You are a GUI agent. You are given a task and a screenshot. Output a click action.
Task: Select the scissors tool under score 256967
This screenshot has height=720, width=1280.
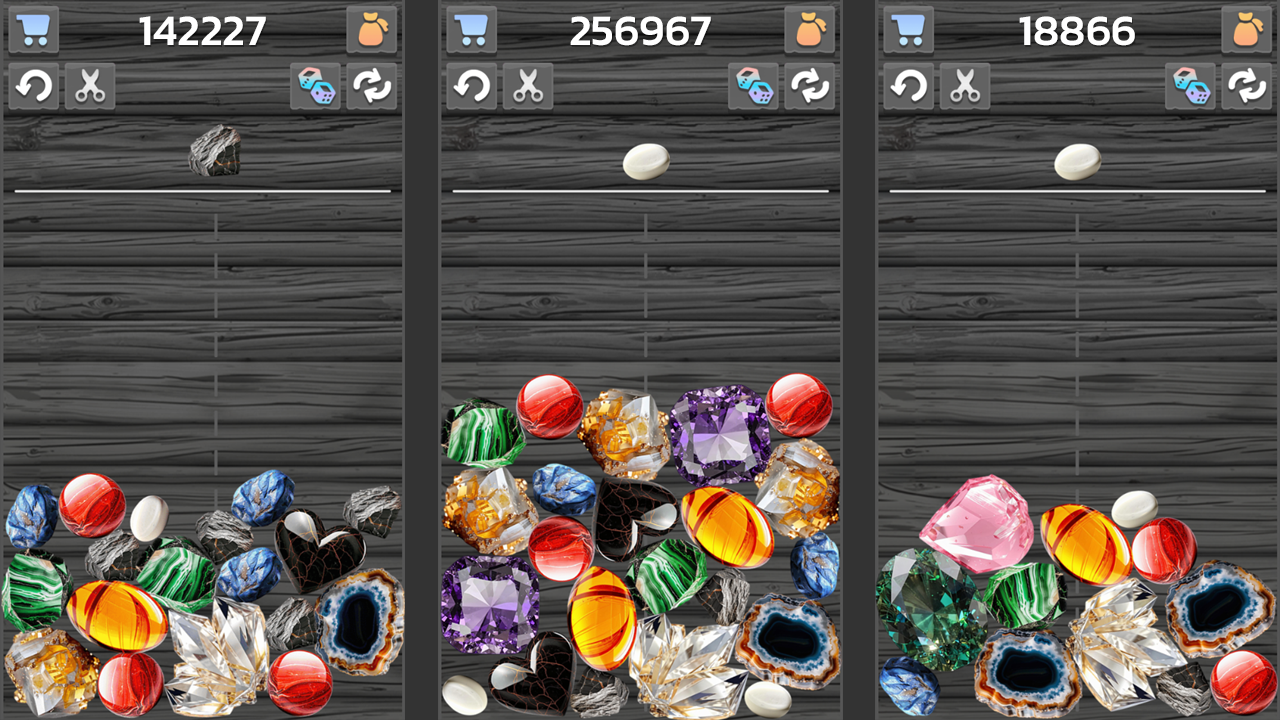click(527, 87)
